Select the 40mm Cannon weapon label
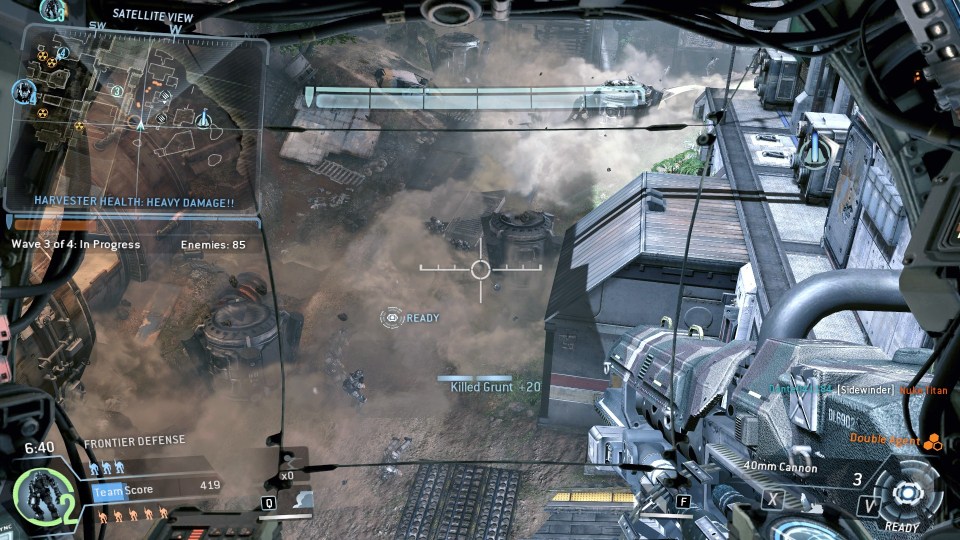This screenshot has height=540, width=960. (780, 468)
